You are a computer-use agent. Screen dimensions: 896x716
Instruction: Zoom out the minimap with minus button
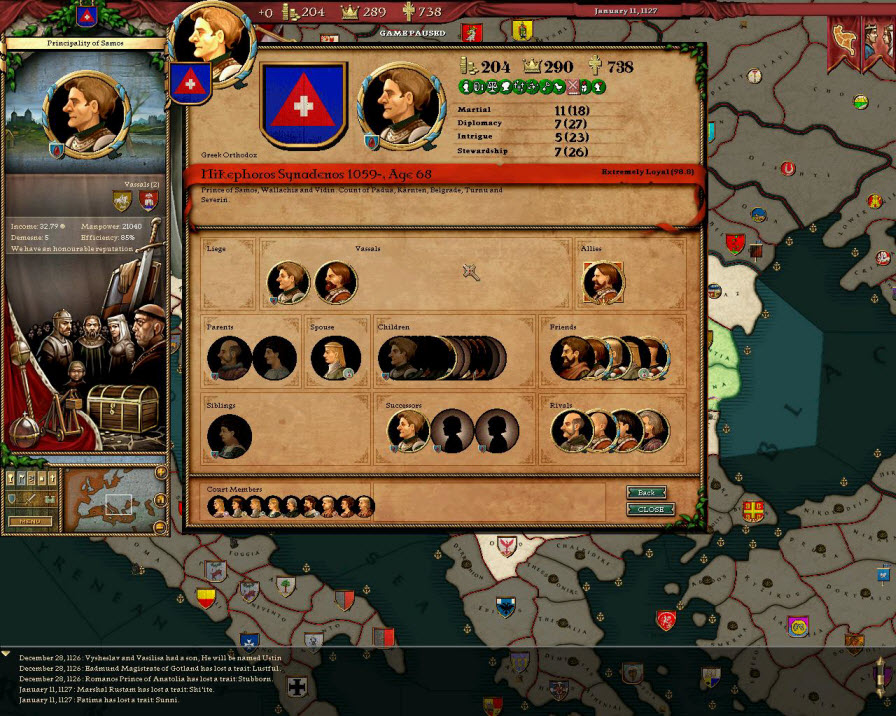click(160, 527)
